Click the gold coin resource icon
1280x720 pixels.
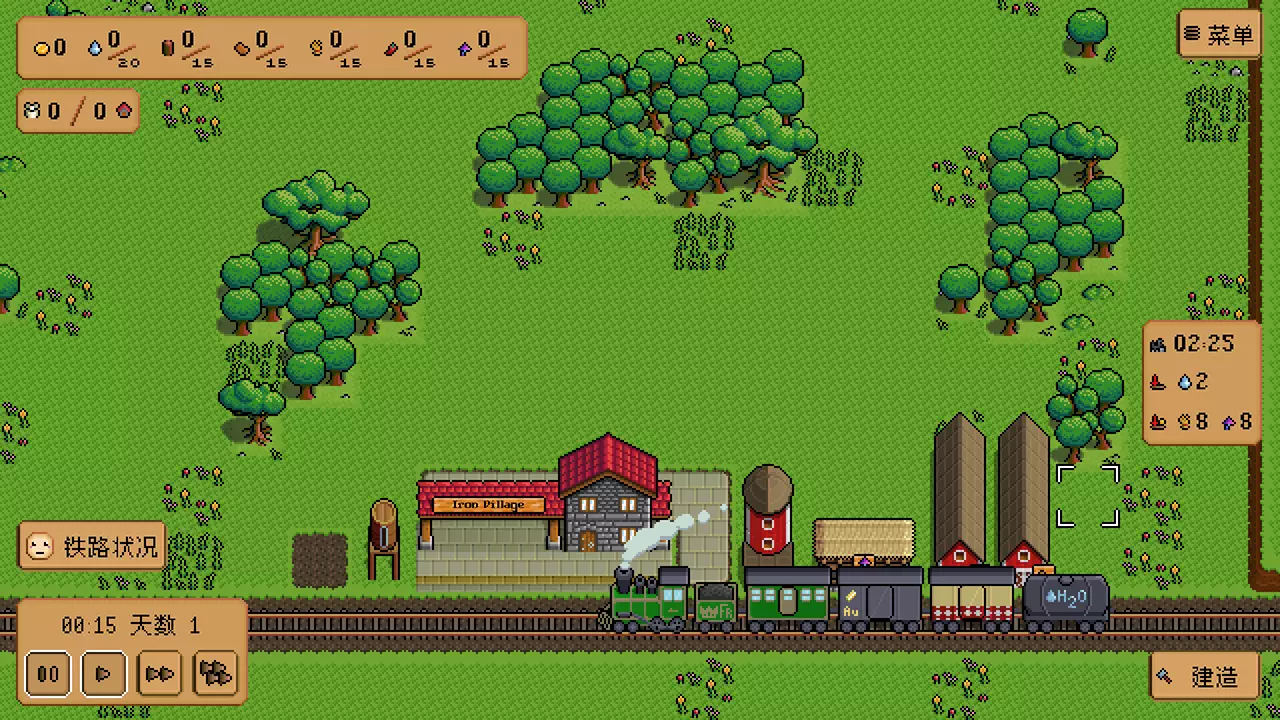coord(43,47)
